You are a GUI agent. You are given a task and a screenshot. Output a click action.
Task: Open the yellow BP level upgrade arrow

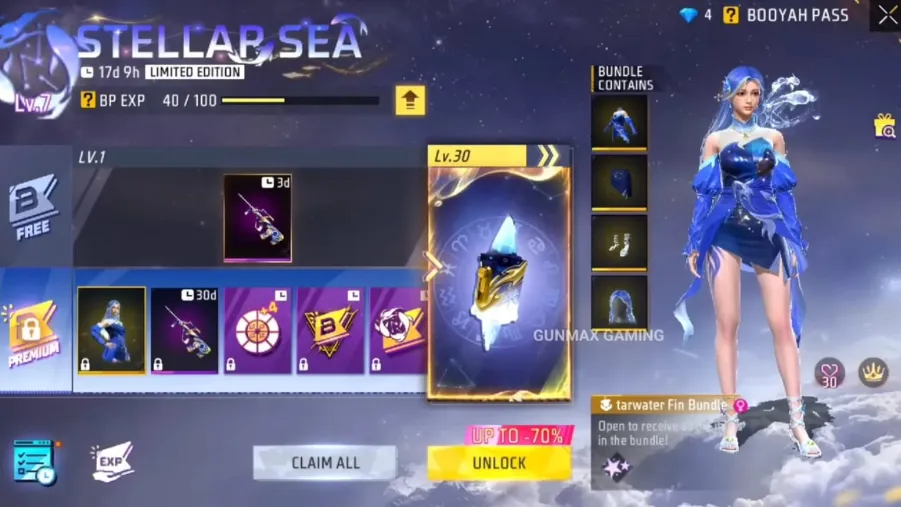(410, 100)
